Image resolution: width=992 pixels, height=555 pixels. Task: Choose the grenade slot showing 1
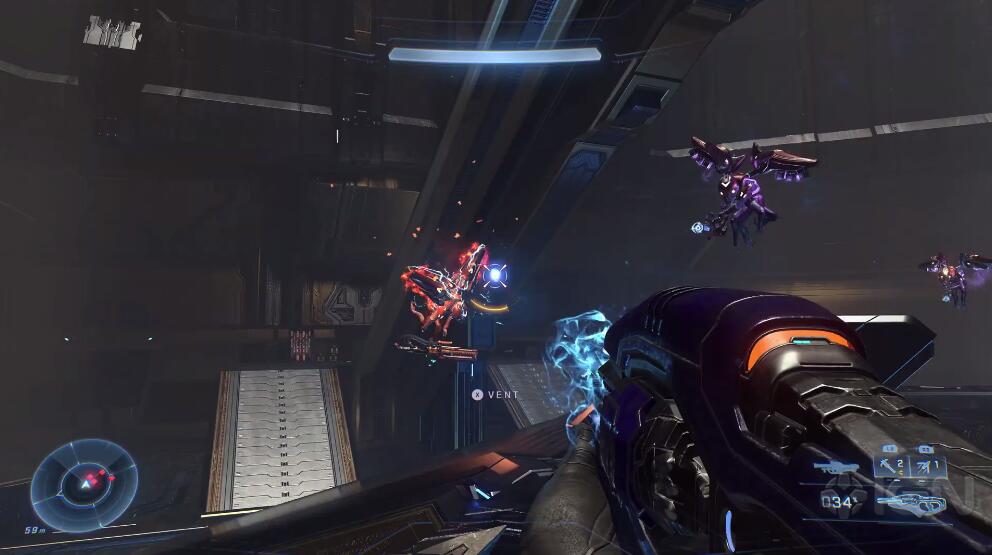(929, 466)
